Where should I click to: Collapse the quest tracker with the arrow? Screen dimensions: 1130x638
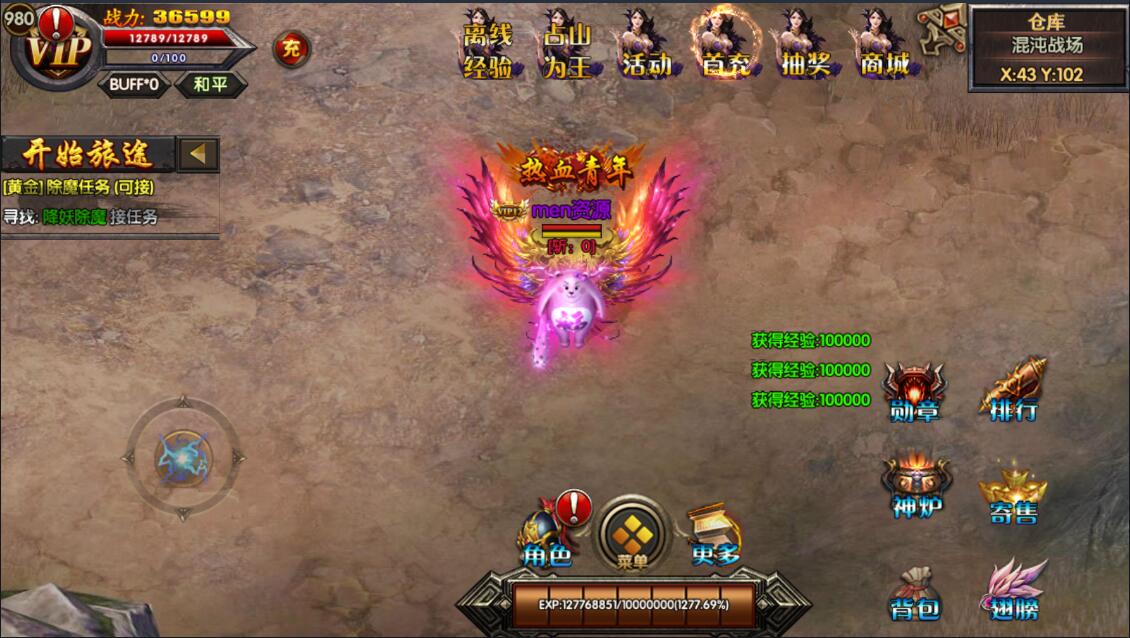(x=198, y=154)
